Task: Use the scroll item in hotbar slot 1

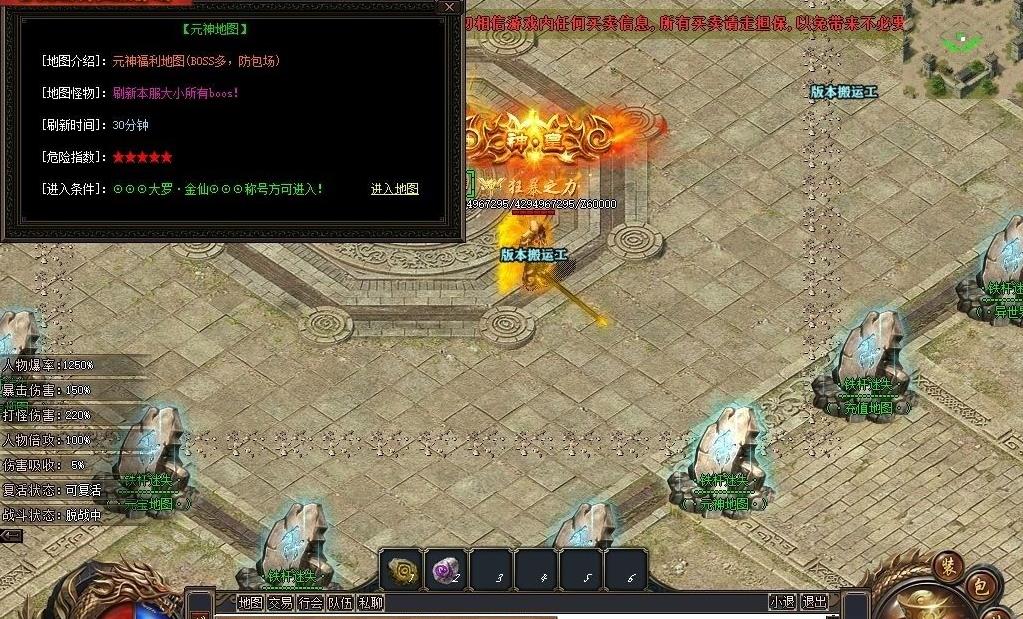Action: click(x=403, y=570)
